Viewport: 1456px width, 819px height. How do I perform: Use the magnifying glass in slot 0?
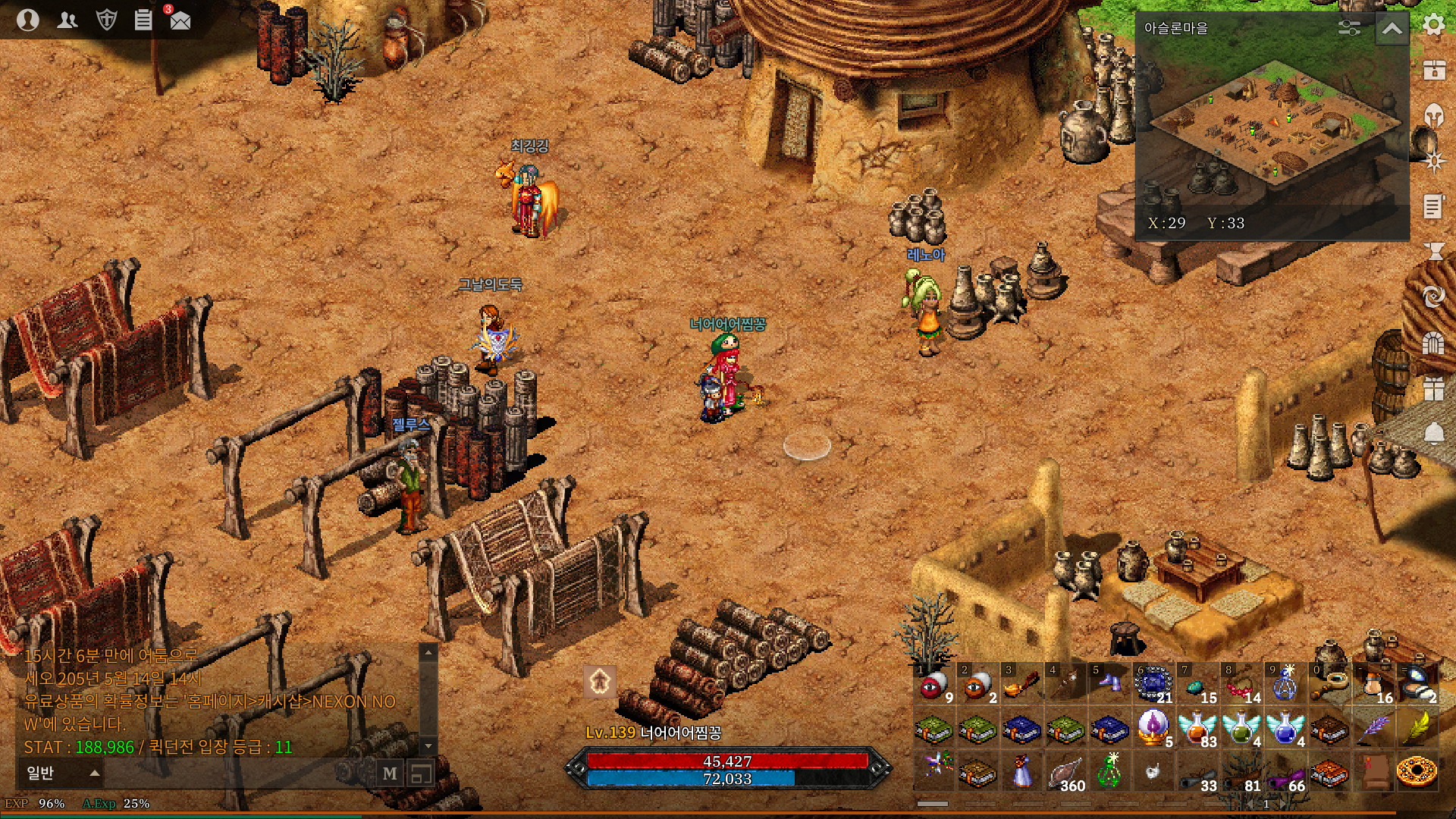point(1329,685)
